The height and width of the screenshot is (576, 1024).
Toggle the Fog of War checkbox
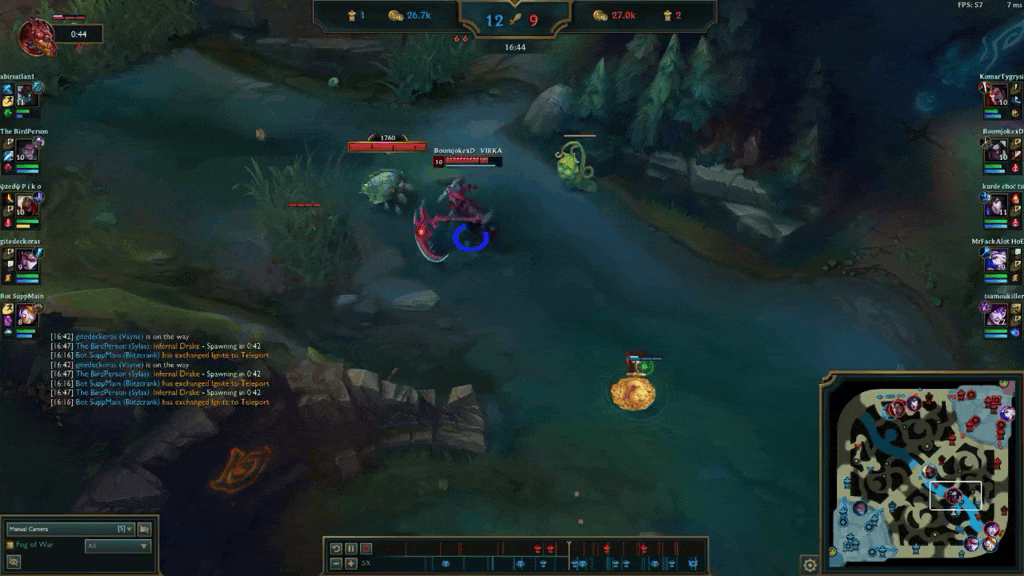(x=11, y=545)
